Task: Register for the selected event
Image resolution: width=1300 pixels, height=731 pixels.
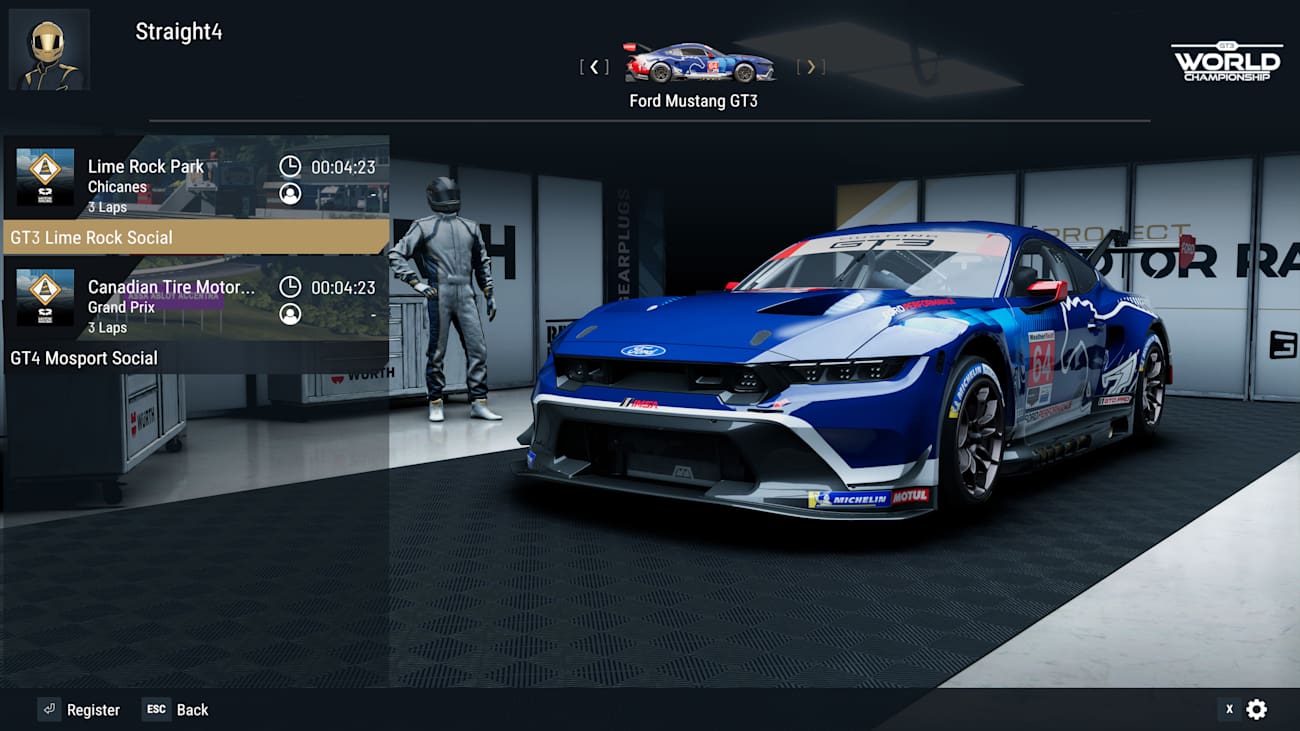Action: (79, 710)
